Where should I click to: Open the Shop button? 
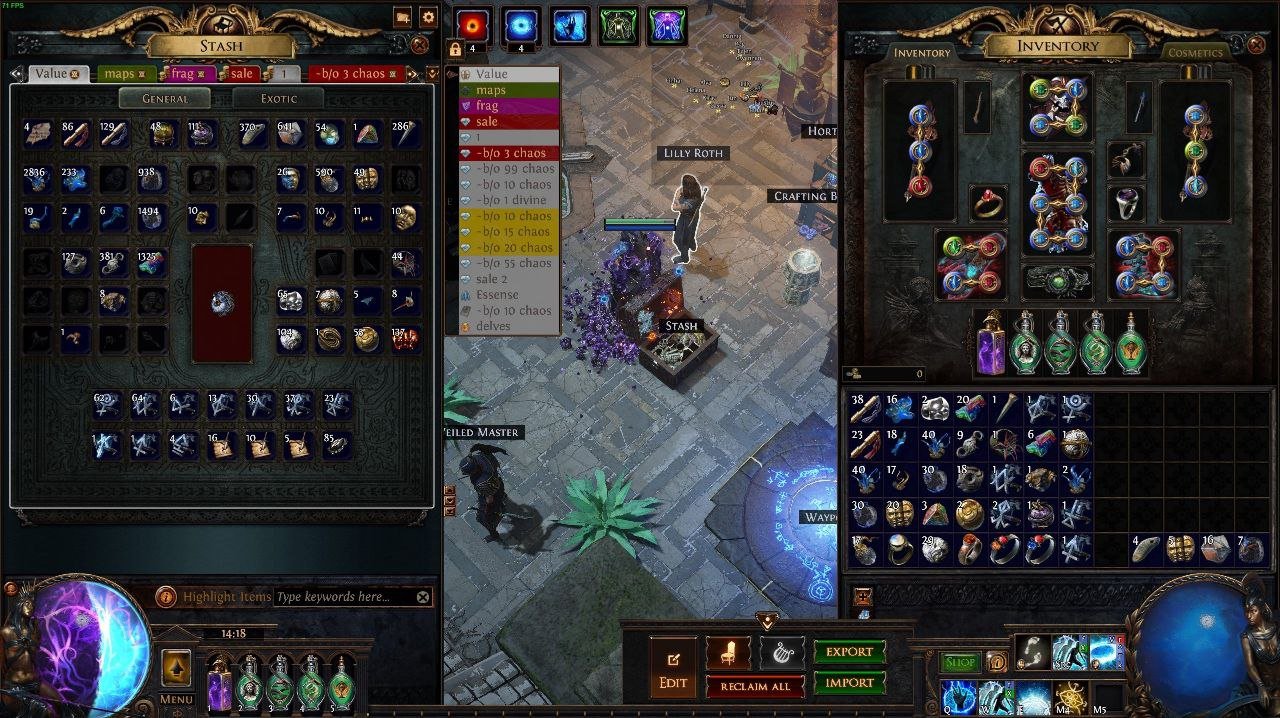click(x=960, y=662)
